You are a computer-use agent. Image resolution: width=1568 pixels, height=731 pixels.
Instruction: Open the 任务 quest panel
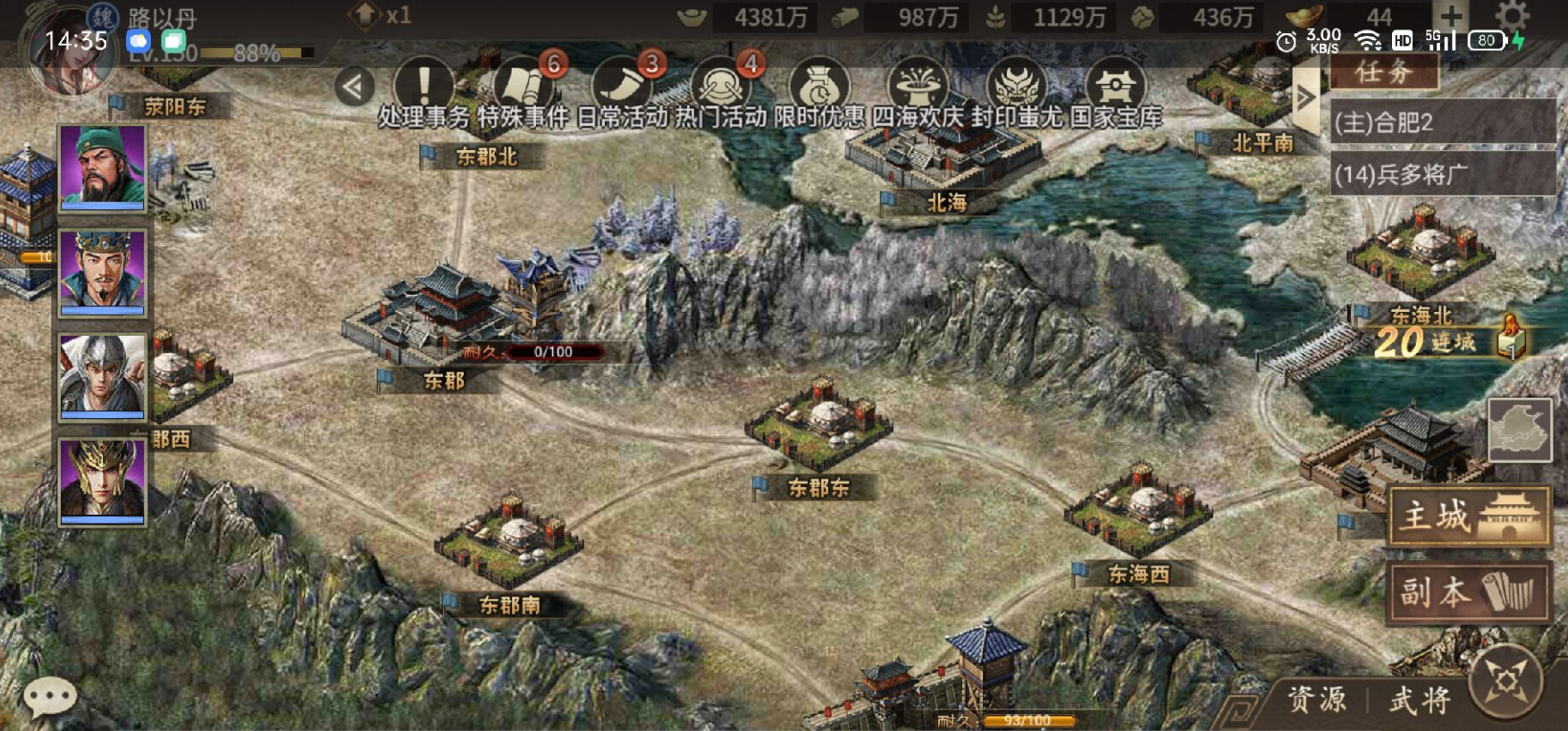(1384, 71)
